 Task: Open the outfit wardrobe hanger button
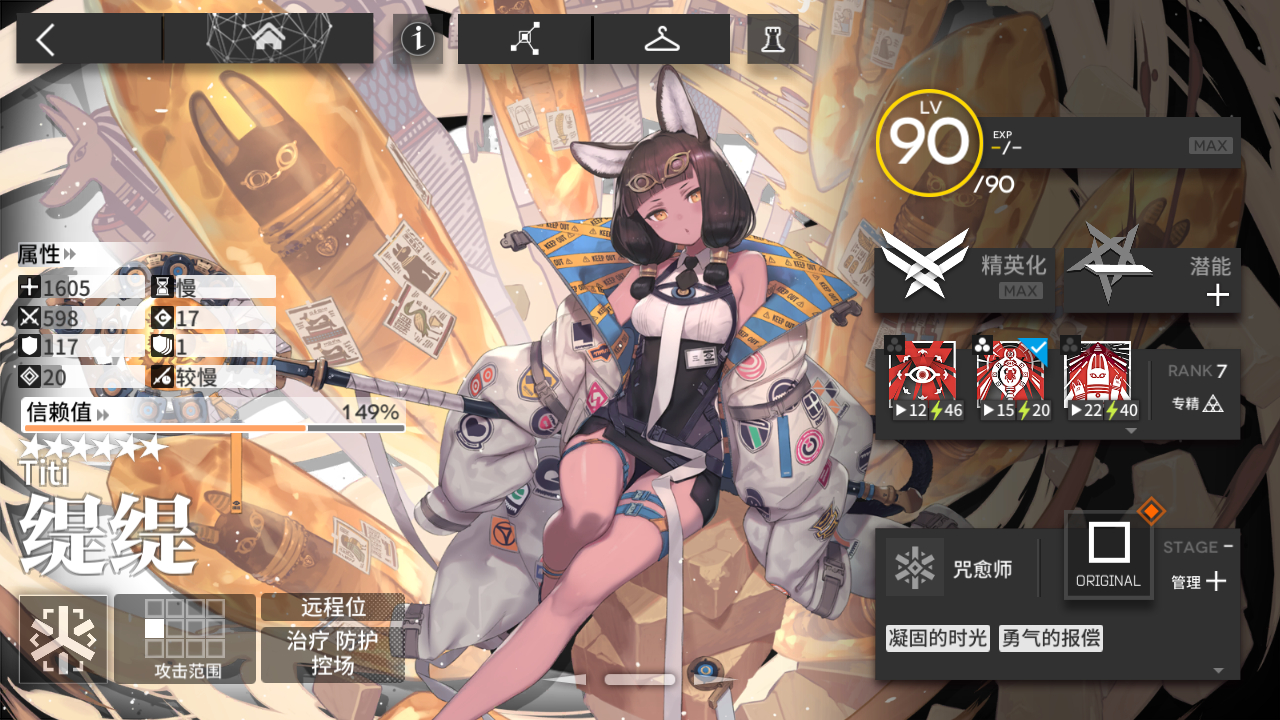tap(662, 39)
